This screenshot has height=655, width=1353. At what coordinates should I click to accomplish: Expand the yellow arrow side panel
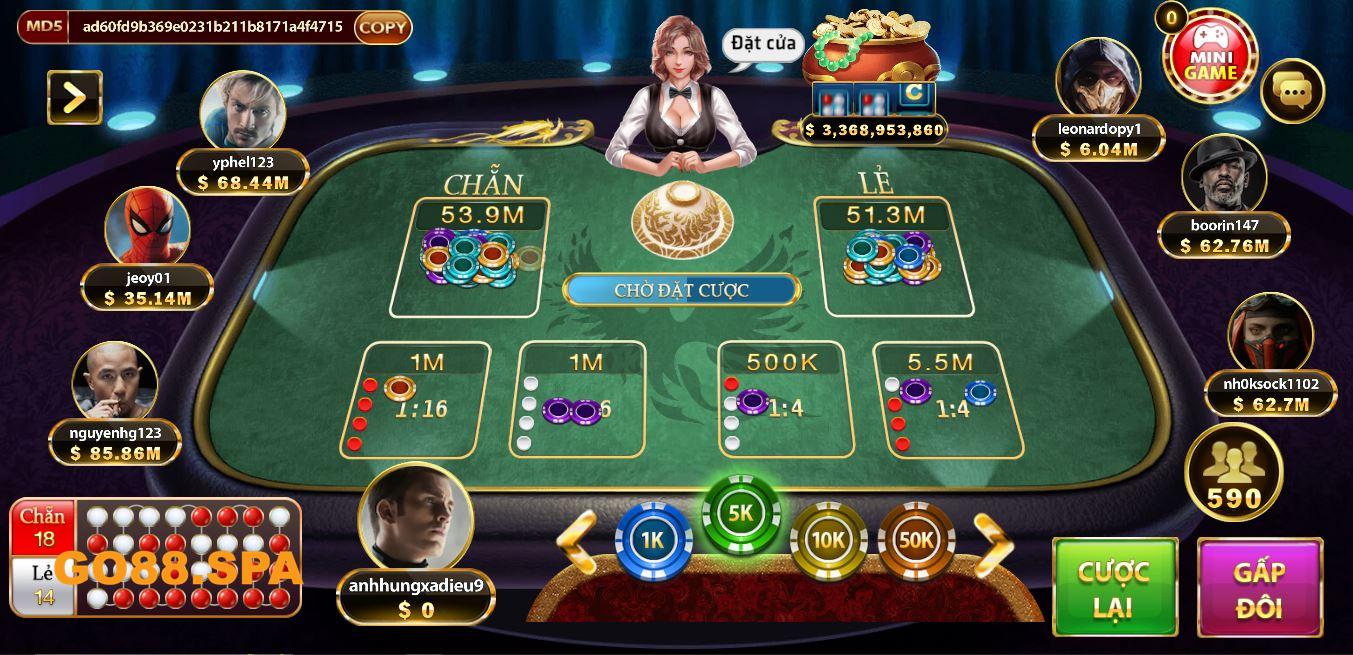75,97
